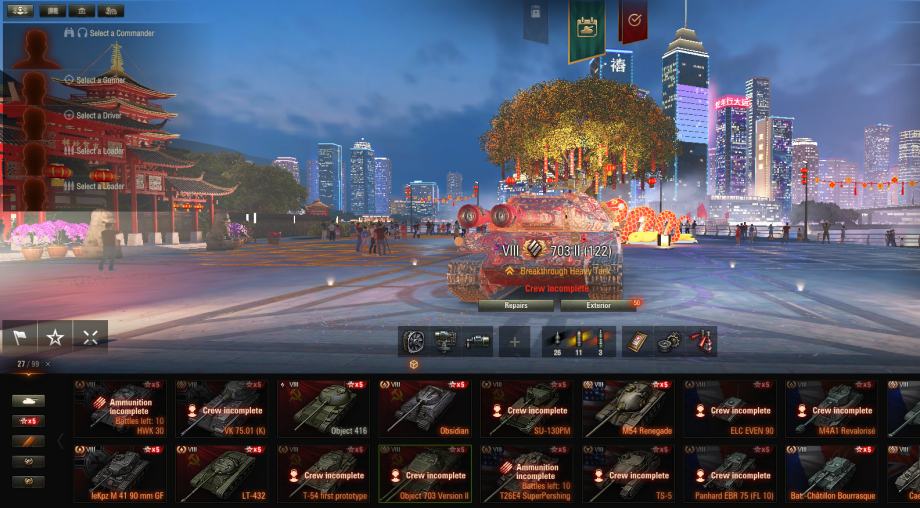Click the star button beside the flag
920x508 pixels.
55,337
